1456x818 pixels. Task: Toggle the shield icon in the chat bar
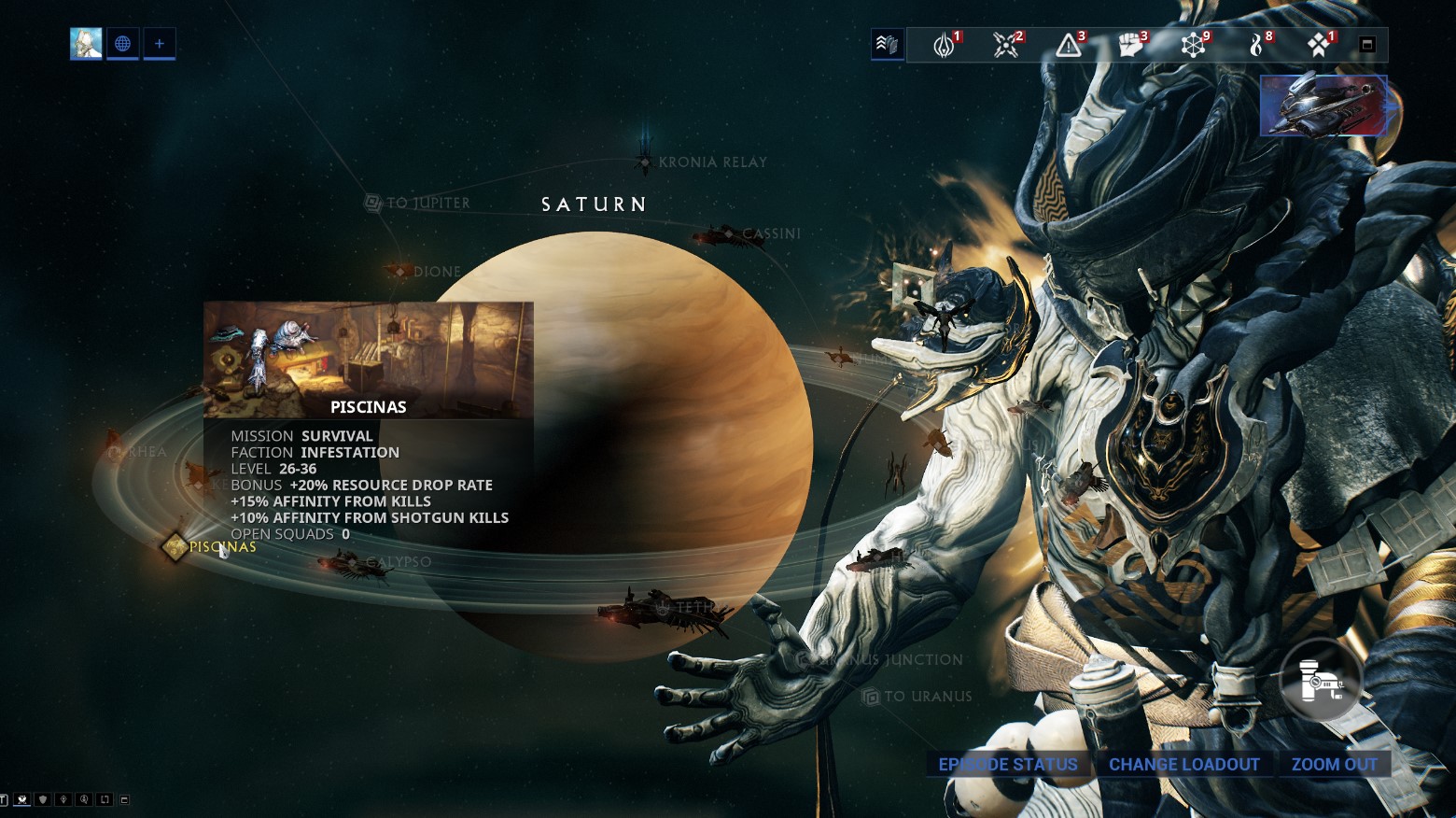pos(42,798)
